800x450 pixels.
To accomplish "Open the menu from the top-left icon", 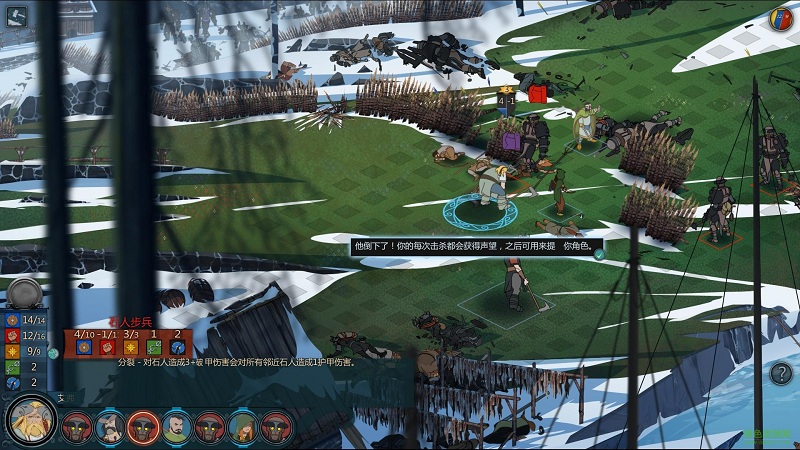I will click(17, 16).
